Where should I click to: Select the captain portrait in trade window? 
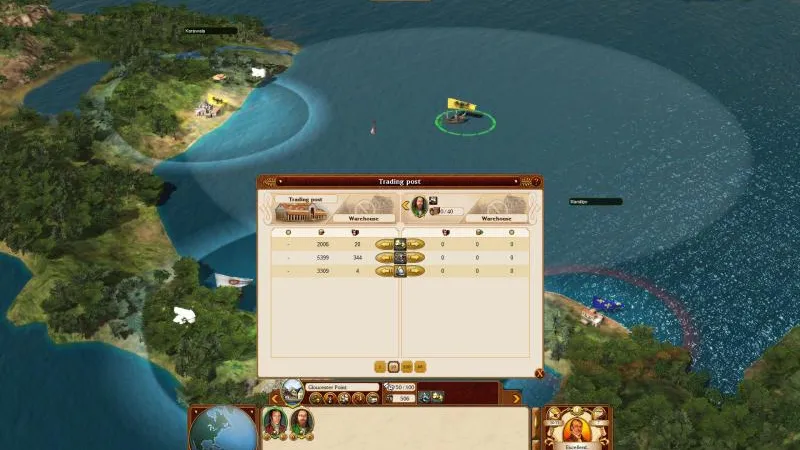(419, 207)
